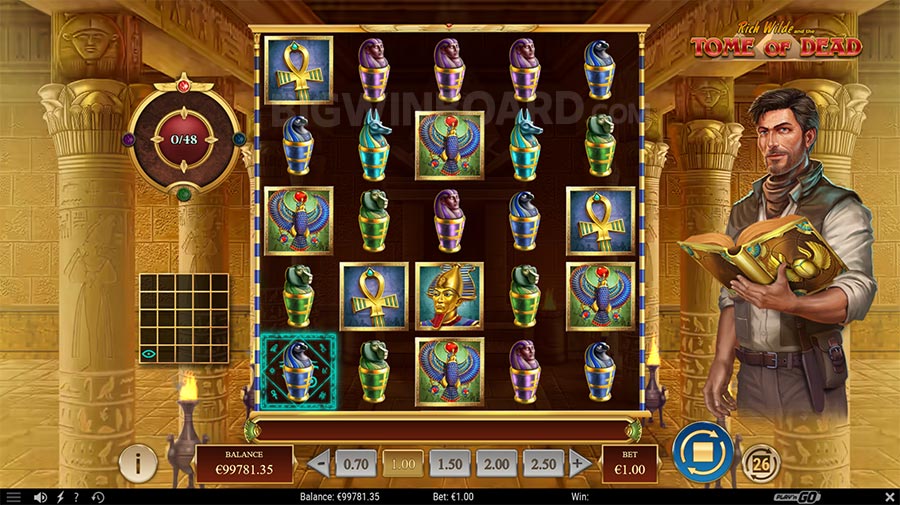This screenshot has width=900, height=505.
Task: Pick the 2.00 bet amount
Action: (x=496, y=463)
